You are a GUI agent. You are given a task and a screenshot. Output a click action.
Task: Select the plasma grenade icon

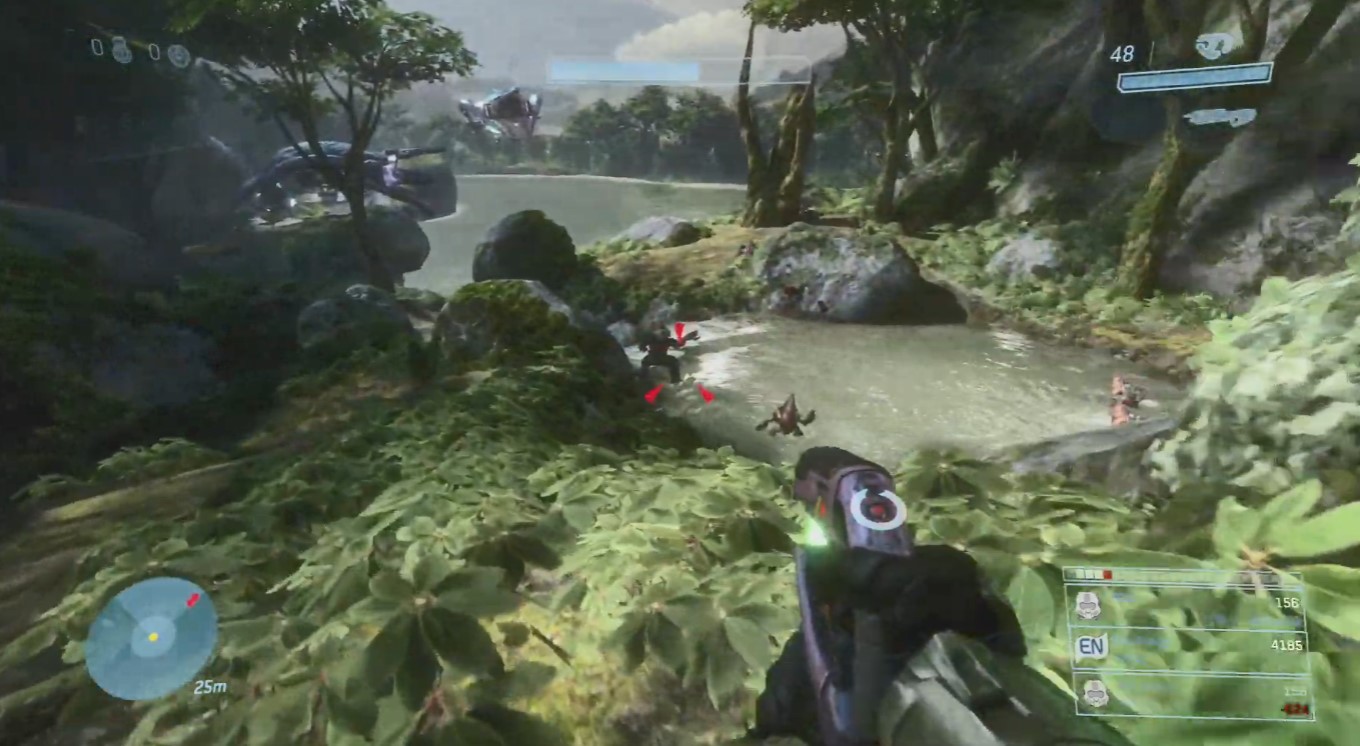(x=178, y=55)
